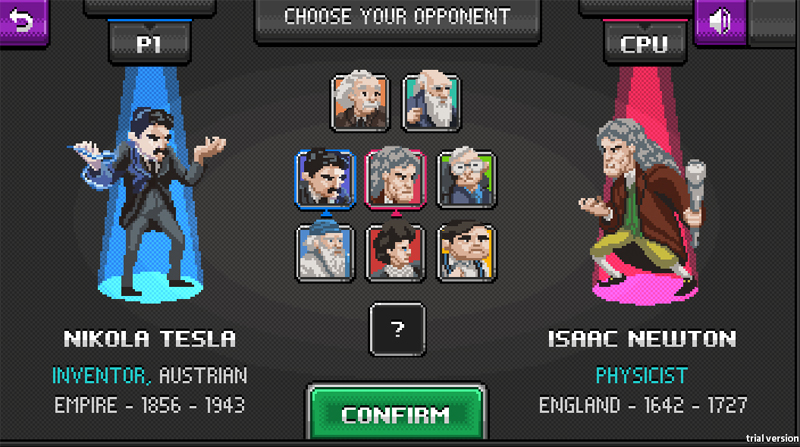
Task: Choose the Charles Darwin portrait
Action: [x=432, y=101]
